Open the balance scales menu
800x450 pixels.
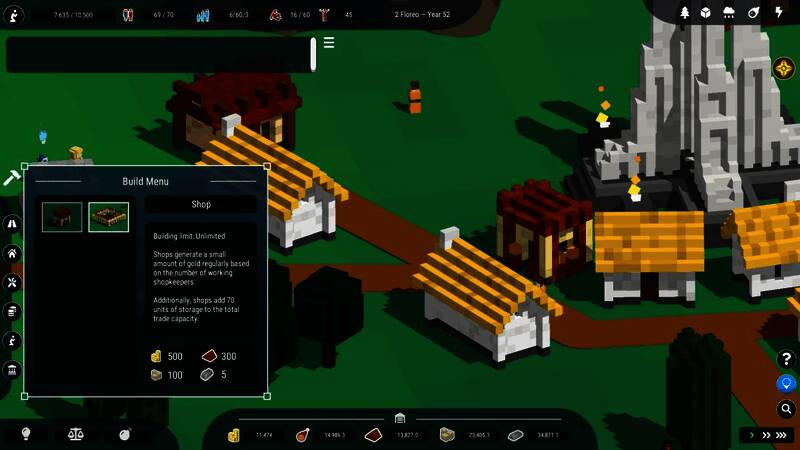click(x=75, y=434)
